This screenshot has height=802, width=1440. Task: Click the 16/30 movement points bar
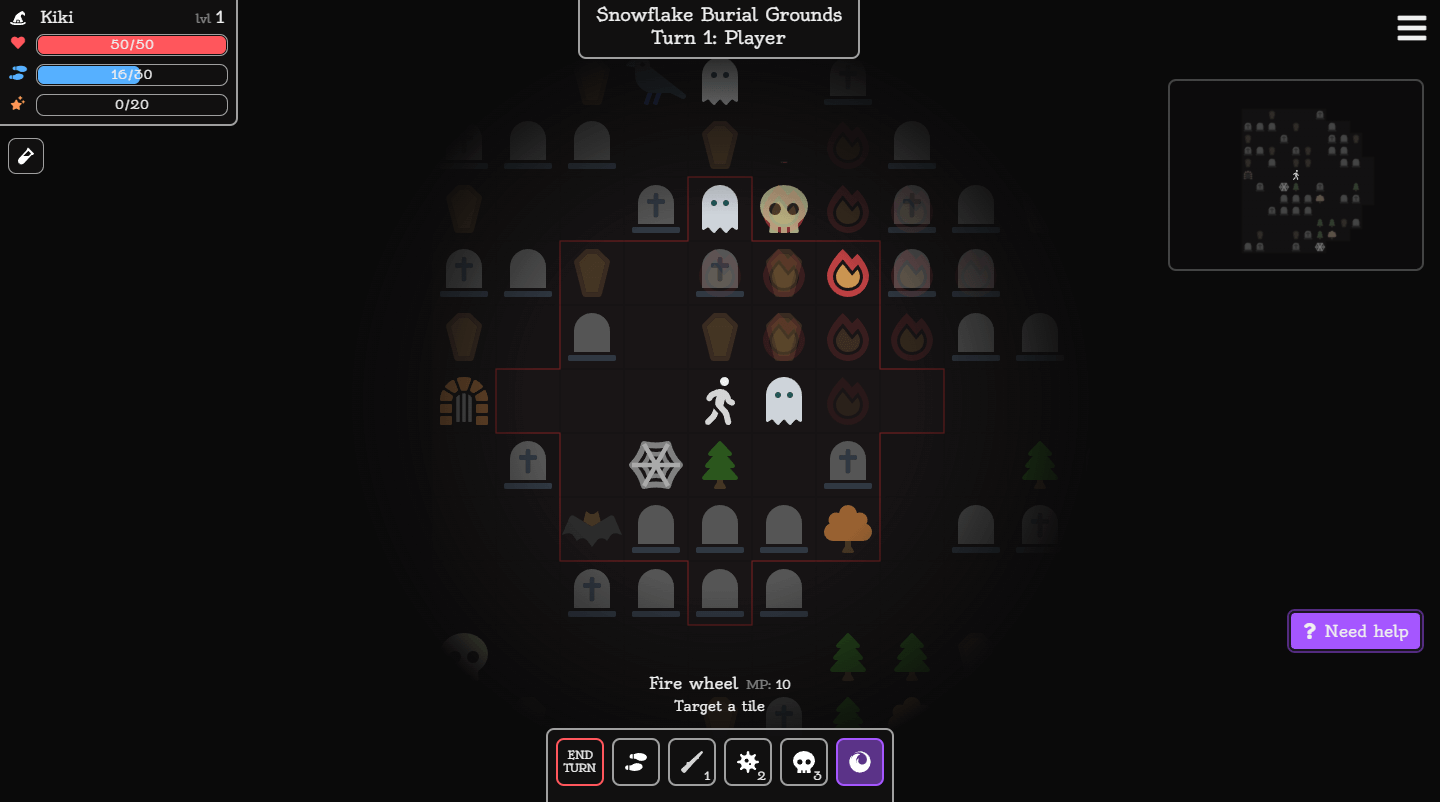[131, 74]
